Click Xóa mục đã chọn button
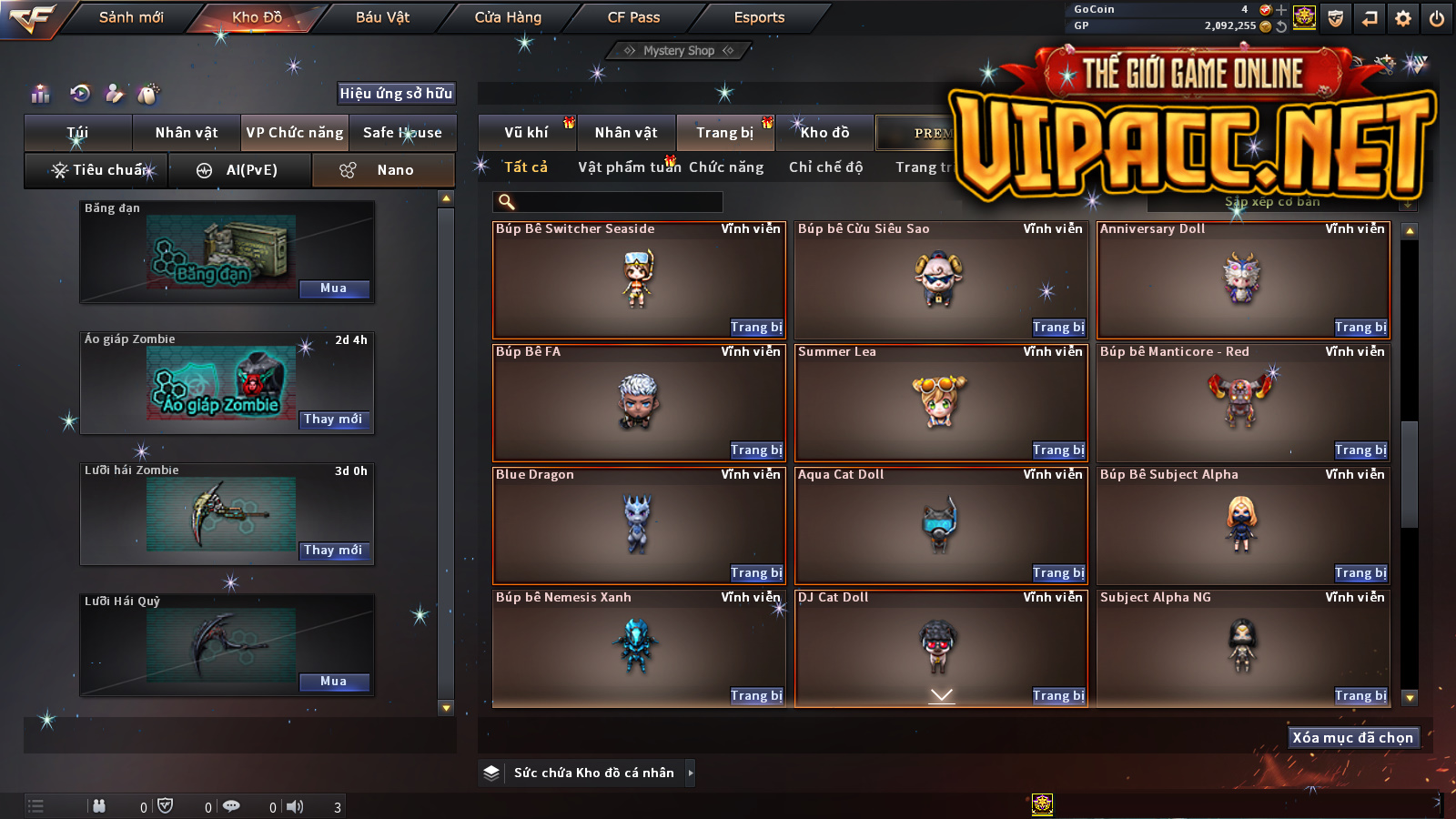 click(x=1352, y=738)
